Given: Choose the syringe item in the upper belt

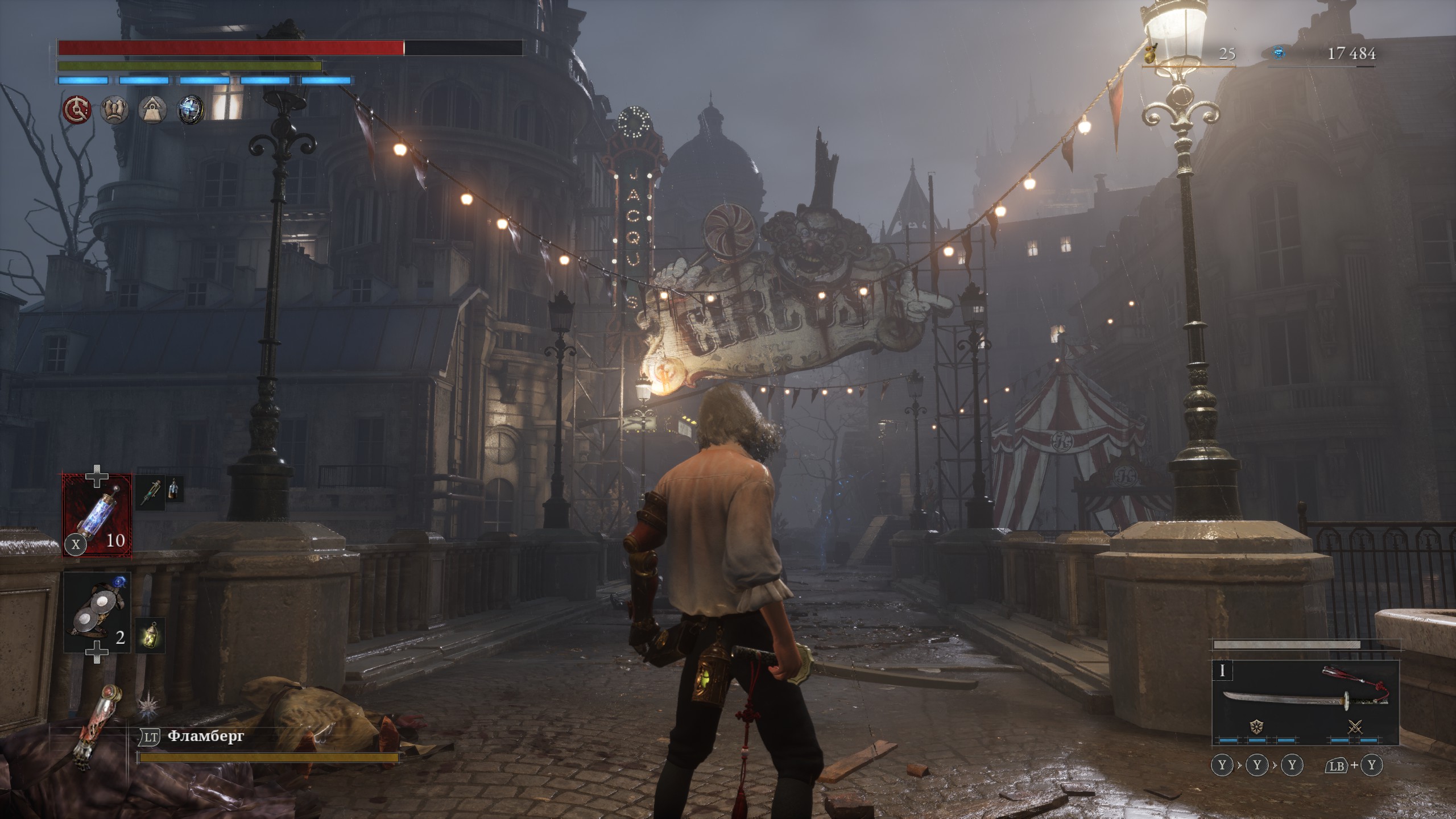Looking at the screenshot, I should (x=151, y=493).
